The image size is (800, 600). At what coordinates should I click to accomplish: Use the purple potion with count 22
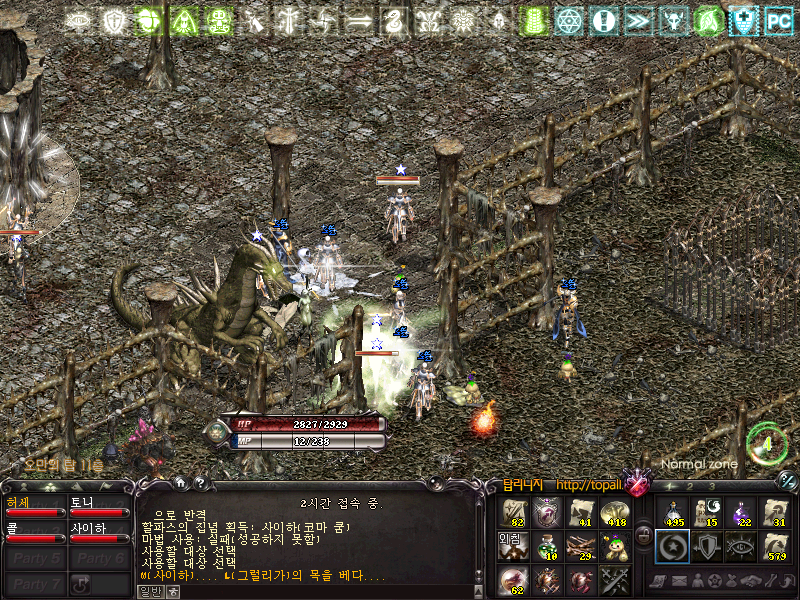tap(742, 513)
